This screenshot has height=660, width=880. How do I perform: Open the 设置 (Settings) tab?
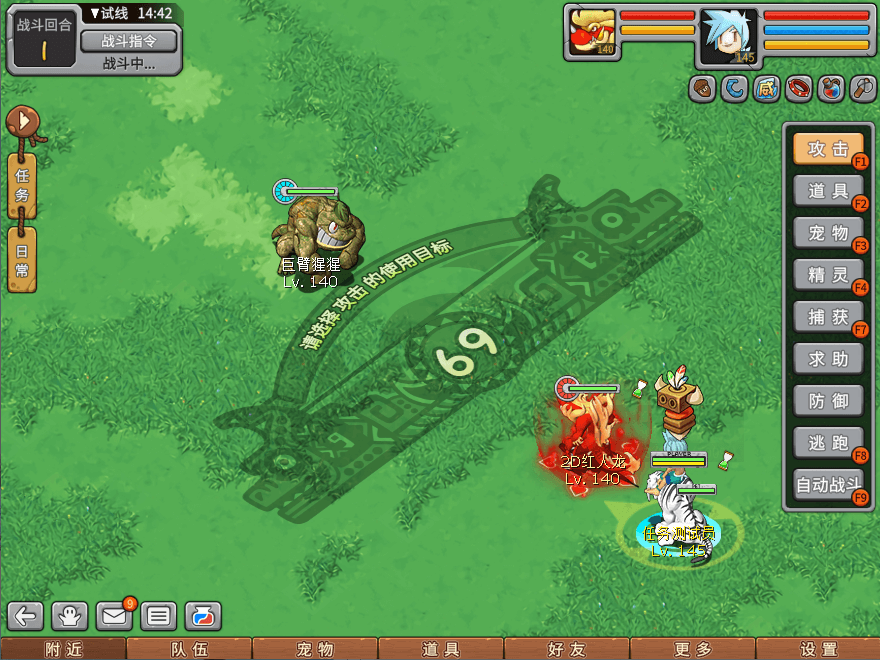(818, 649)
